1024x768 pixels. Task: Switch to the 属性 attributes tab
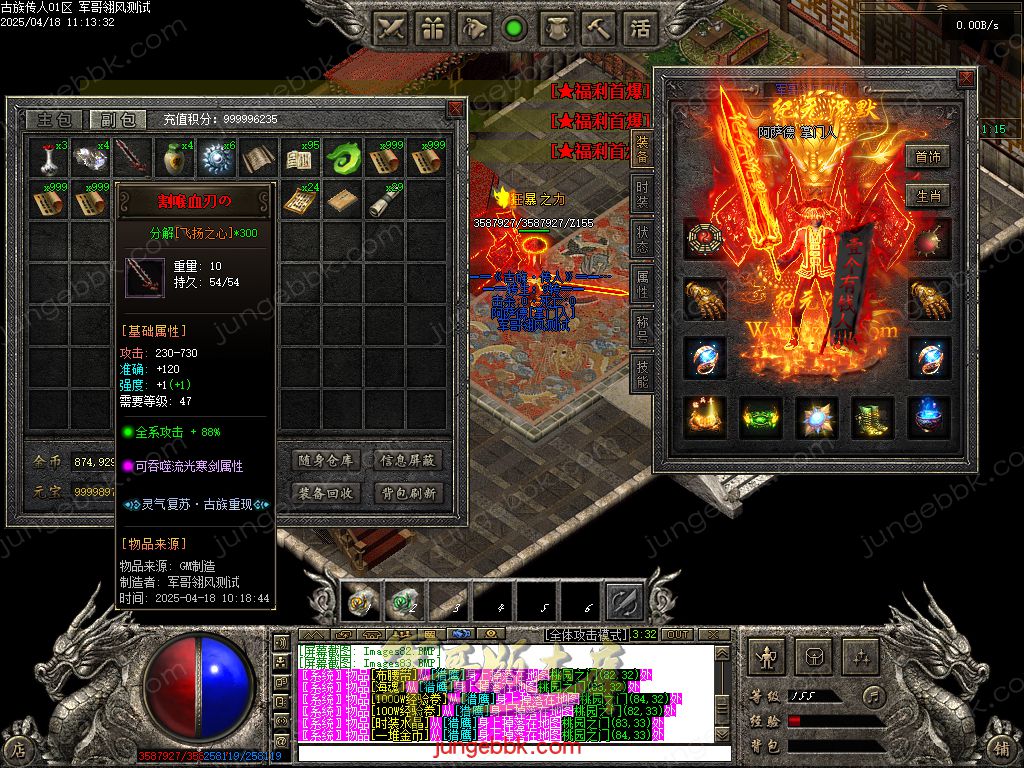[642, 284]
